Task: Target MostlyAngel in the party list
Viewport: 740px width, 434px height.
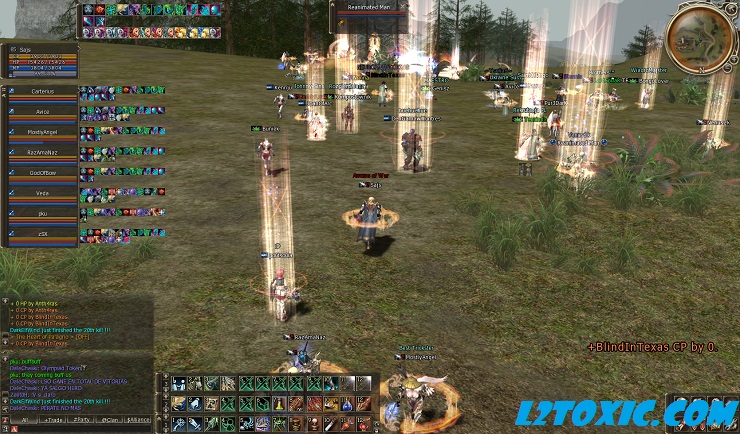Action: tap(42, 131)
